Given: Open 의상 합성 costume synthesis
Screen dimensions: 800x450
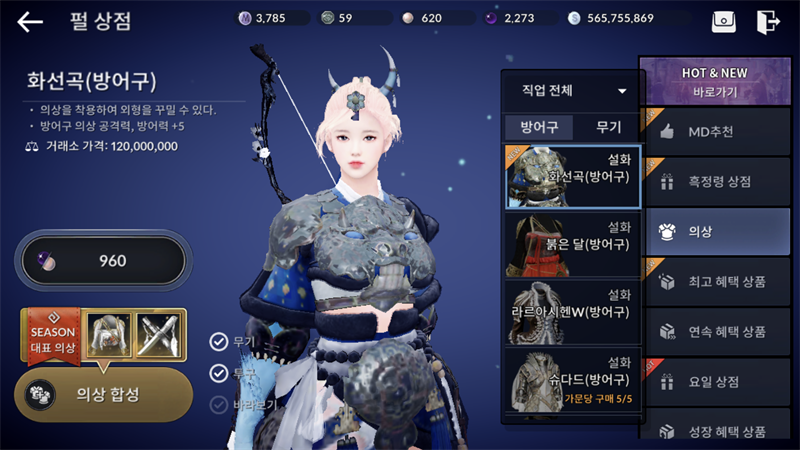Looking at the screenshot, I should [x=103, y=394].
